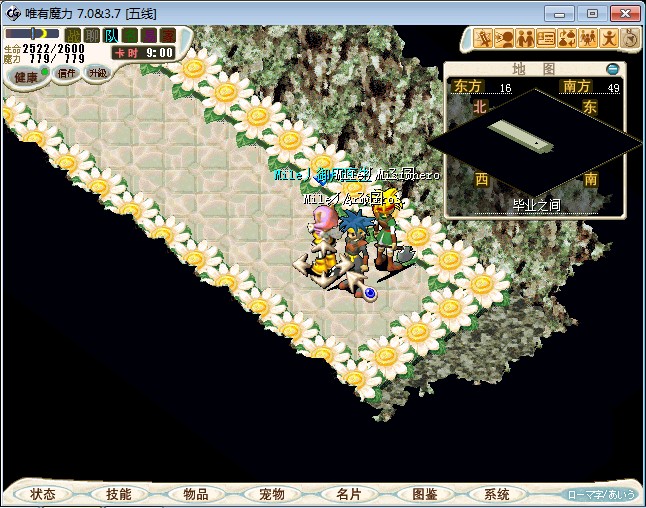Click the 升級 level-up button
This screenshot has width=646, height=508.
coord(97,73)
